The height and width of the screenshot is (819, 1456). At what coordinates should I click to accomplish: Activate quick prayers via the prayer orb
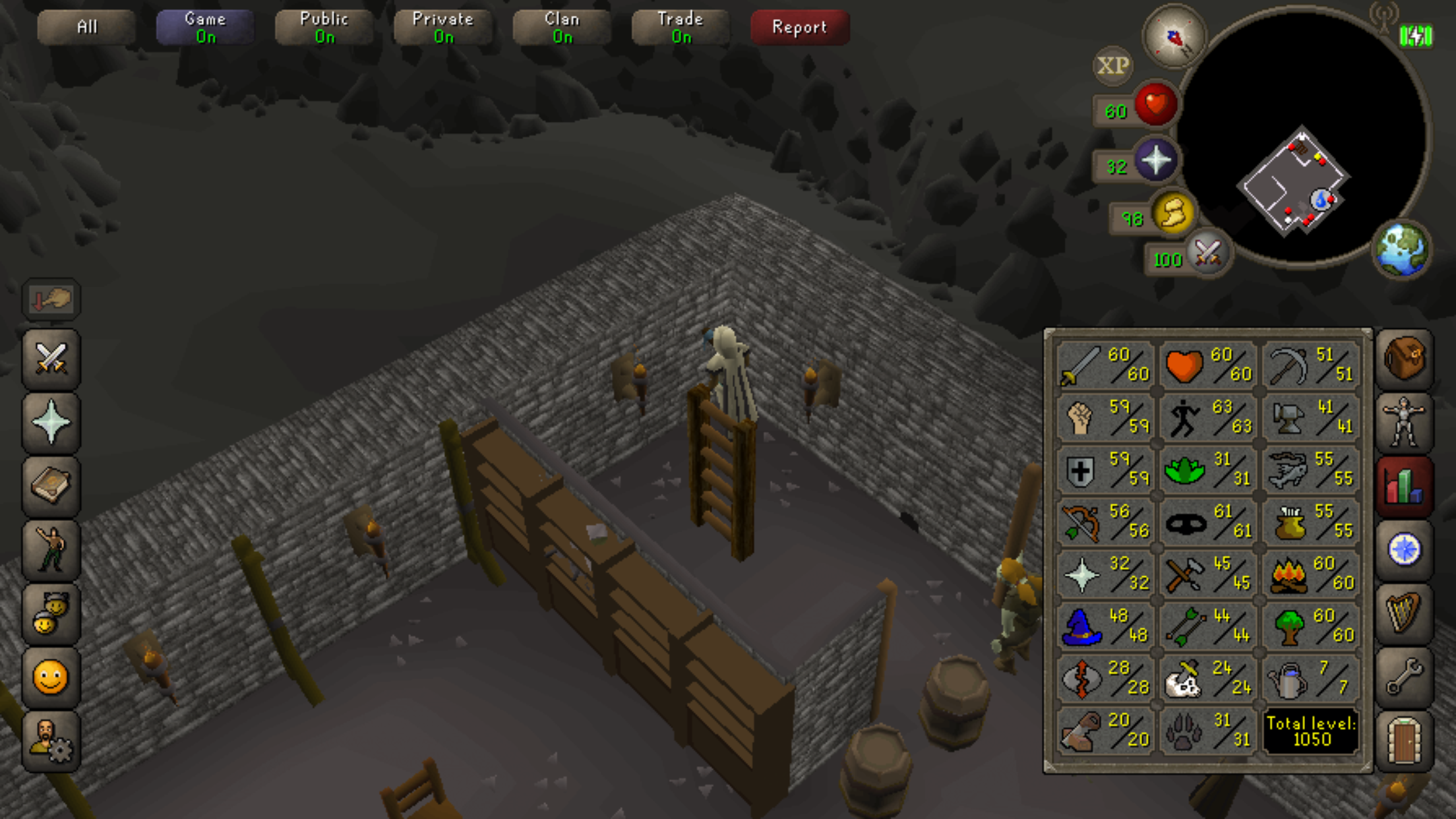[1155, 160]
